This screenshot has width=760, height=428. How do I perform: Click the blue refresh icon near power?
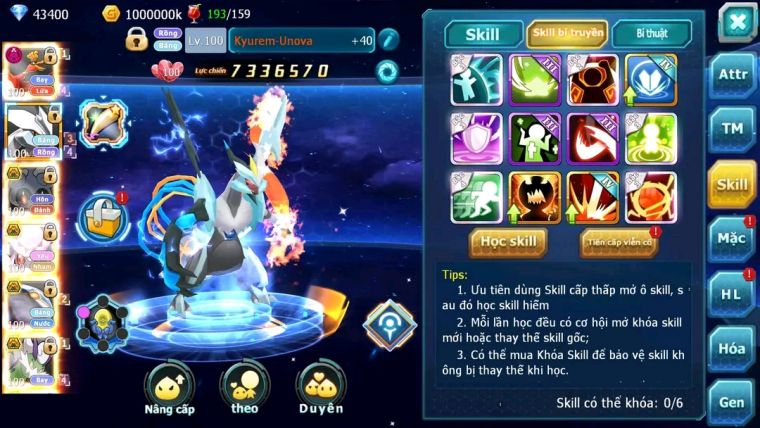tap(386, 71)
